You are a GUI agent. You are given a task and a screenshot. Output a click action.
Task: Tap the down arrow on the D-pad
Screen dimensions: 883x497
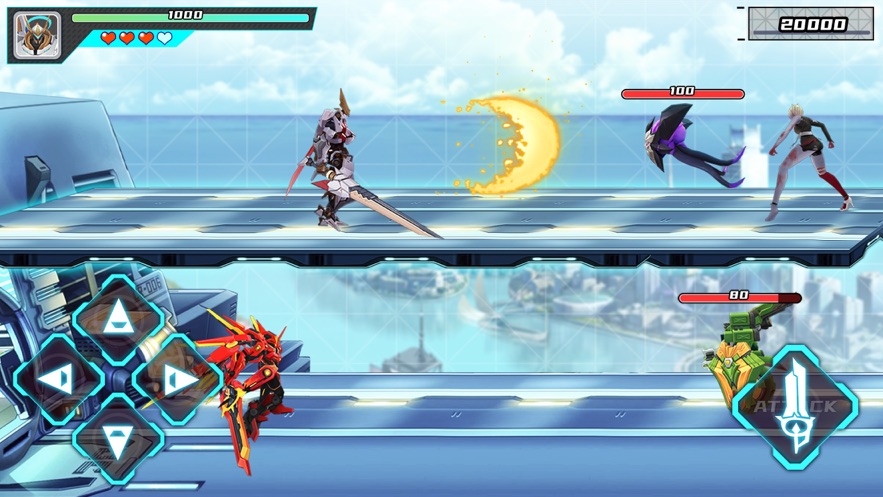tap(118, 440)
